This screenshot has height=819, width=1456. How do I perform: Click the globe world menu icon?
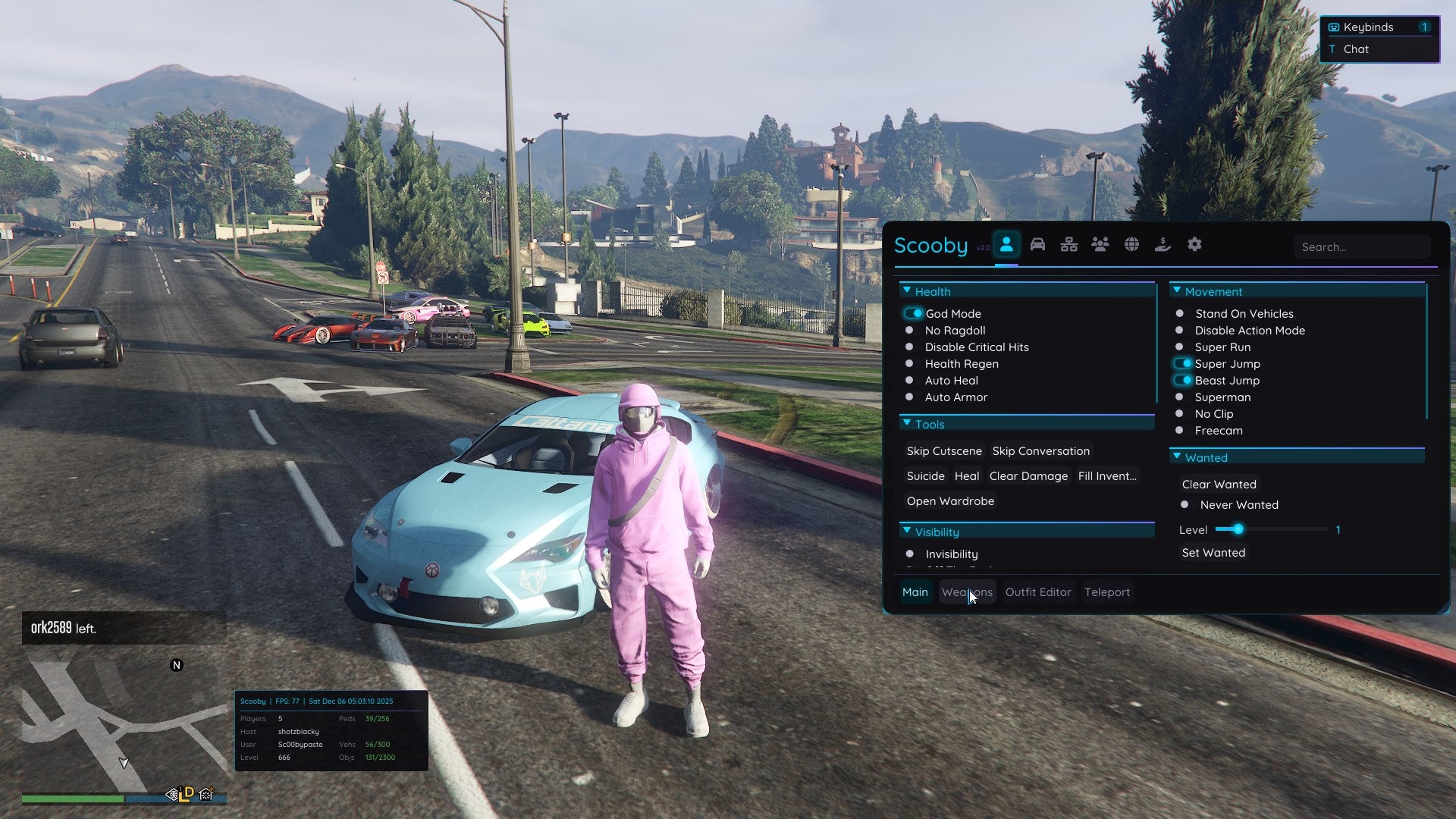(1131, 244)
